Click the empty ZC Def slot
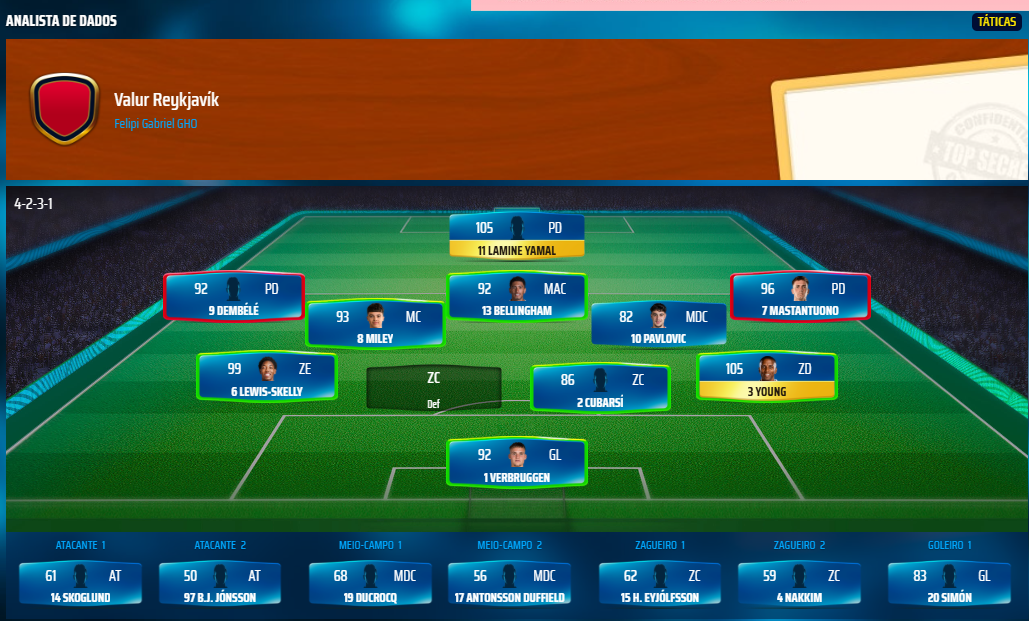The width and height of the screenshot is (1029, 621). (x=433, y=388)
